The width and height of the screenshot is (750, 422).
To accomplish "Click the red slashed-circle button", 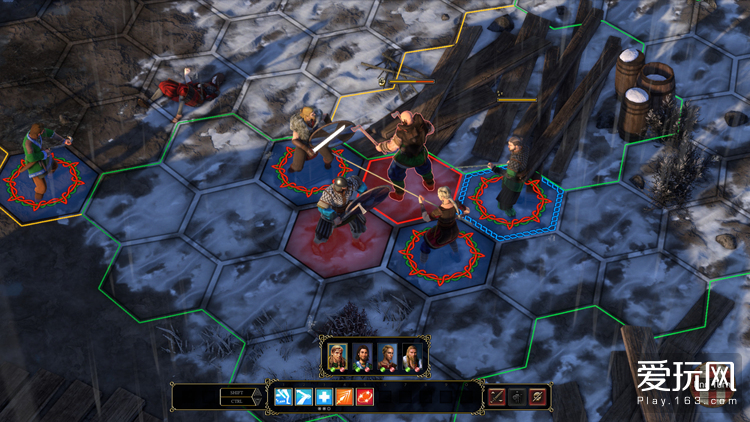I will point(537,397).
